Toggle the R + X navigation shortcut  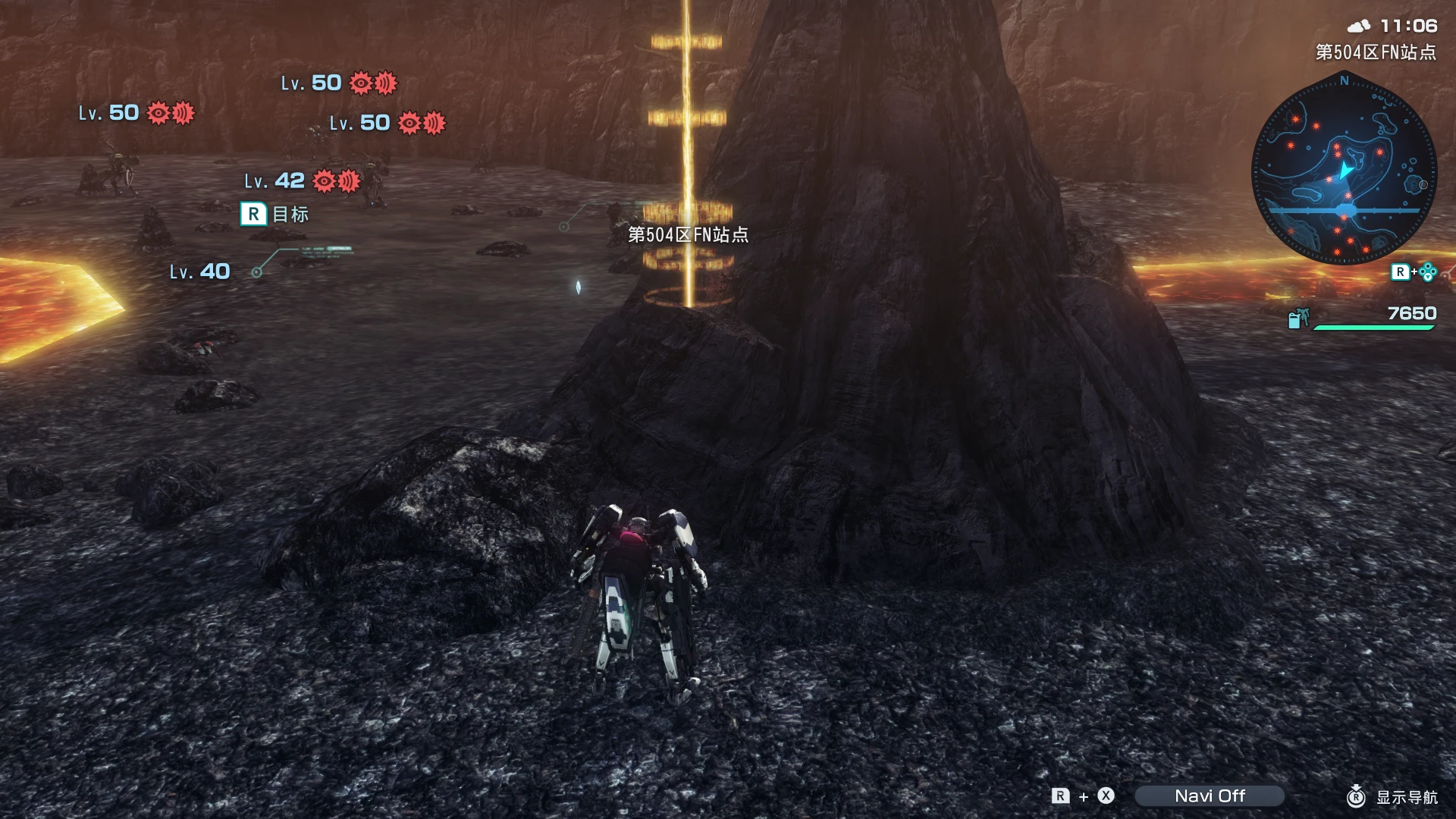pos(1082,796)
